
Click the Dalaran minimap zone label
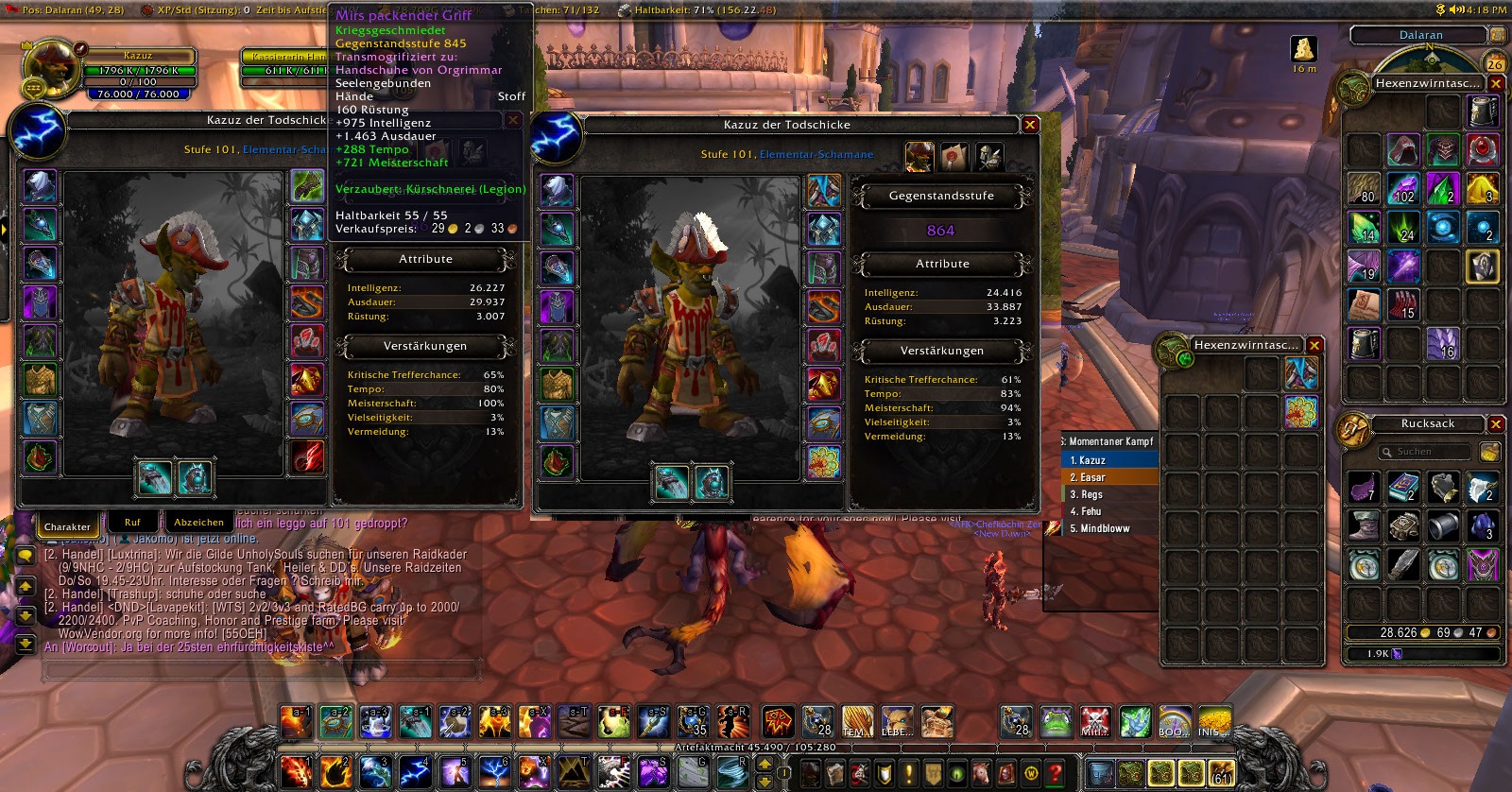pyautogui.click(x=1420, y=35)
